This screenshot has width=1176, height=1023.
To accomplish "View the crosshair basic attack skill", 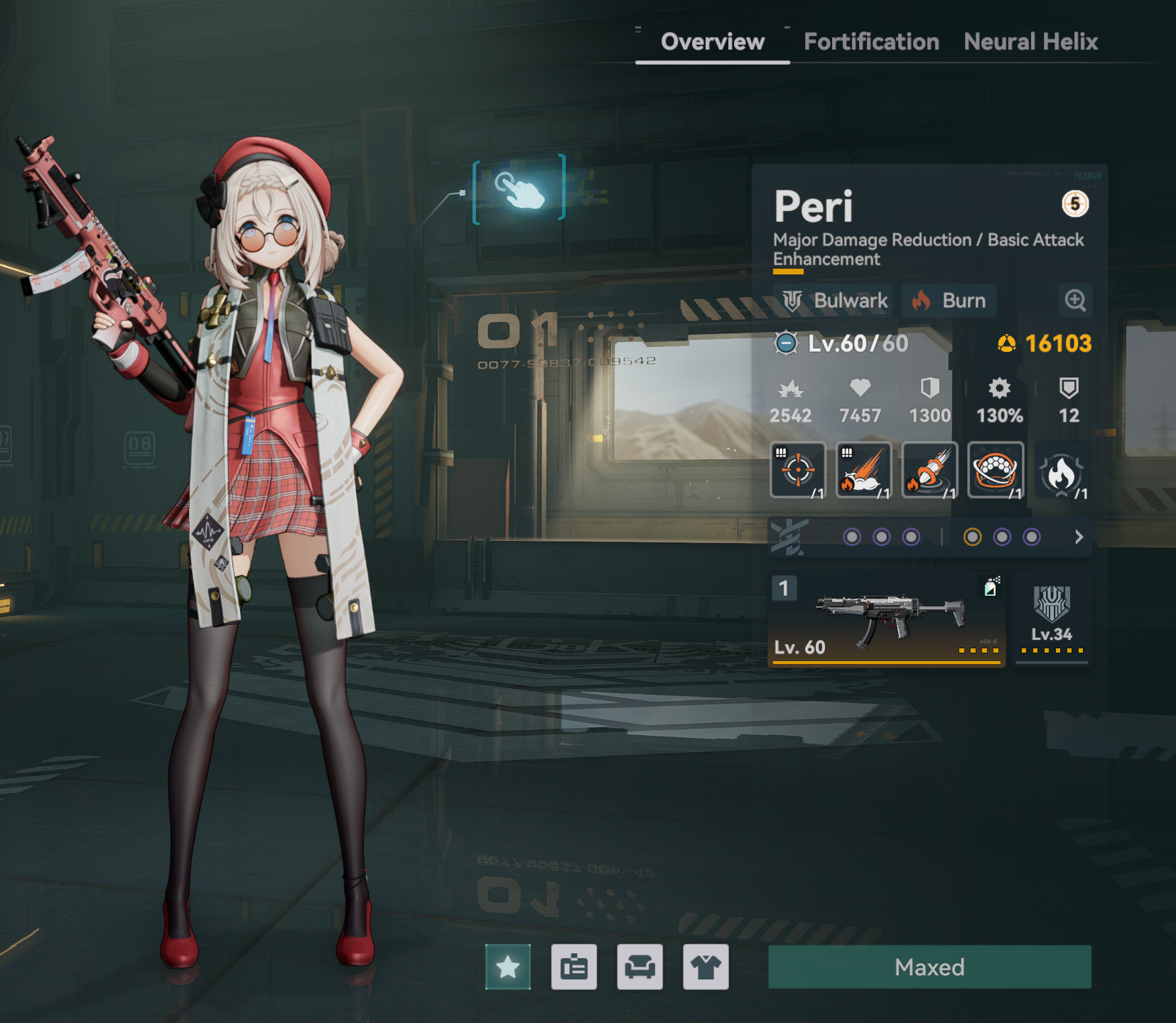I will 798,470.
